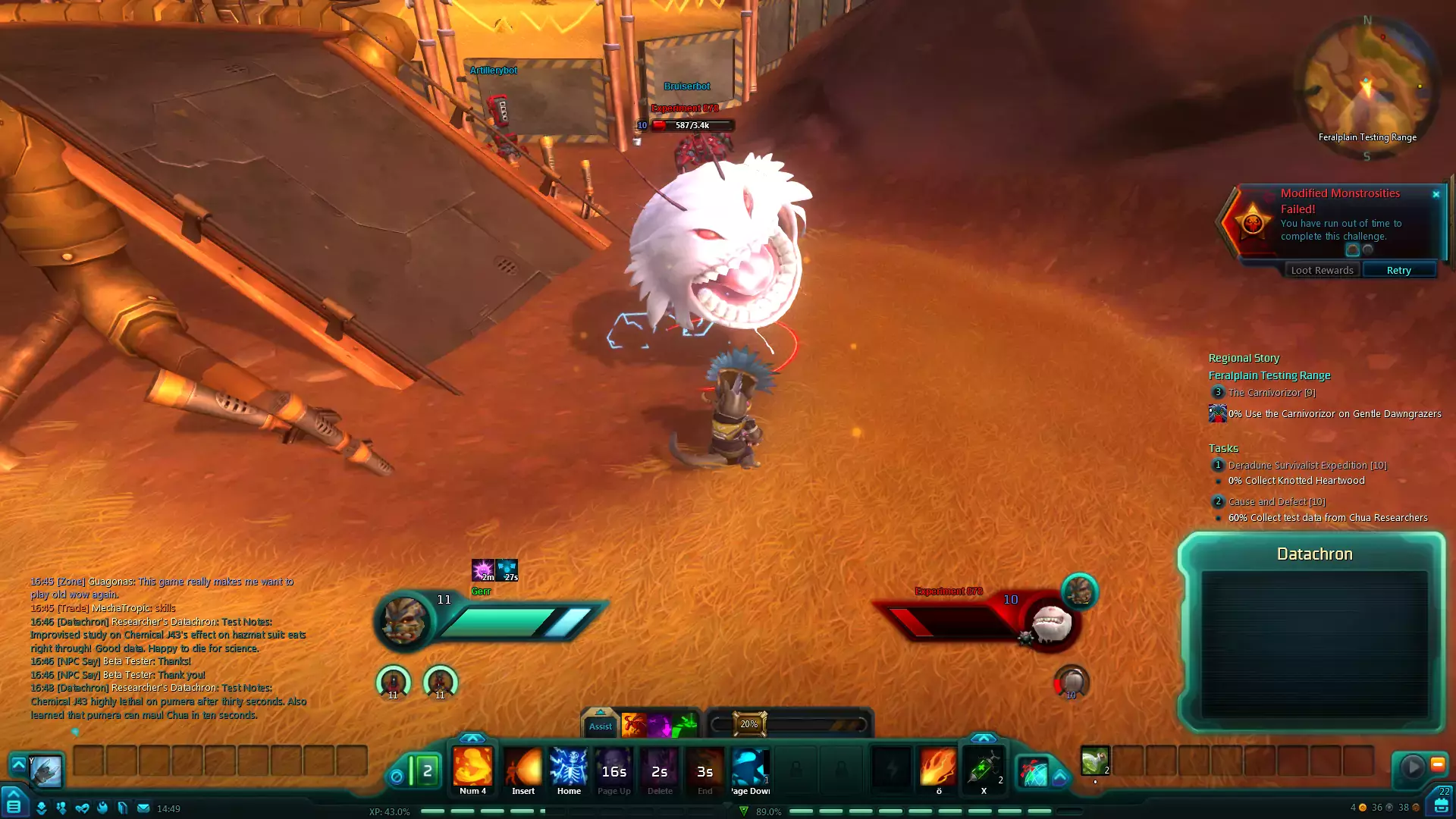1456x819 pixels.
Task: Use the green syringe medishot item
Action: point(984,767)
